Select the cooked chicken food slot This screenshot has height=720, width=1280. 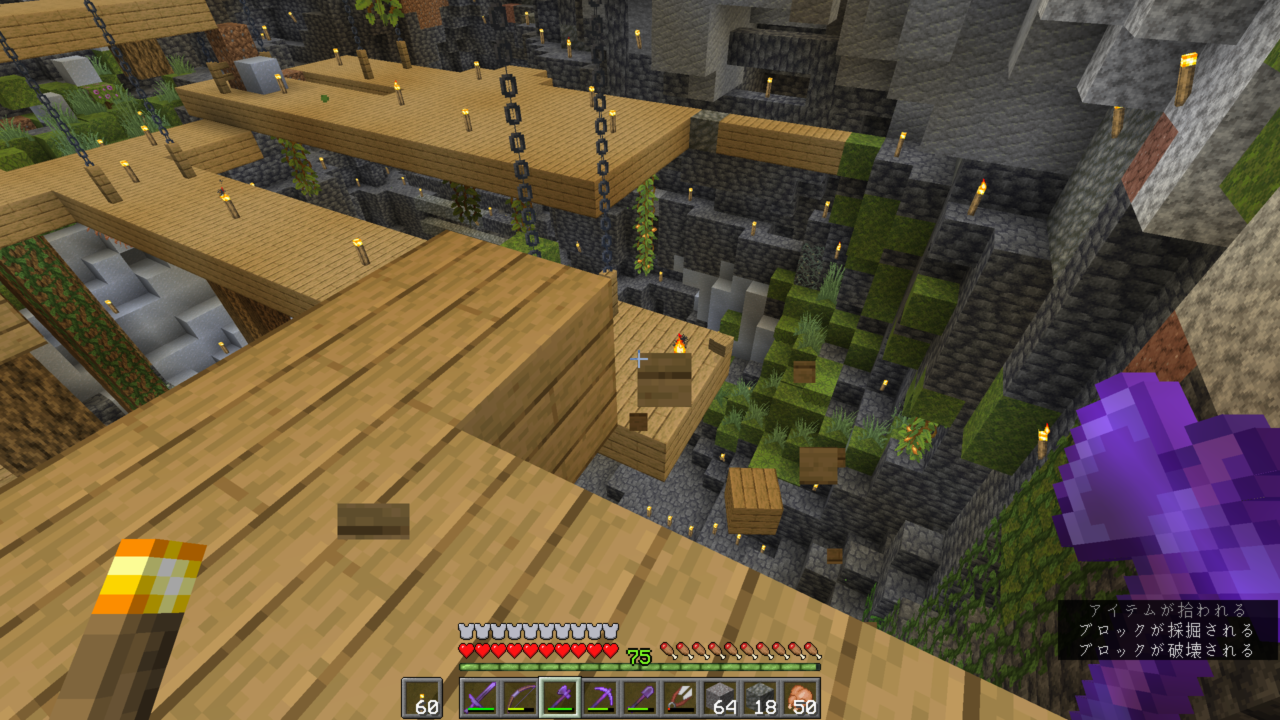coord(800,698)
